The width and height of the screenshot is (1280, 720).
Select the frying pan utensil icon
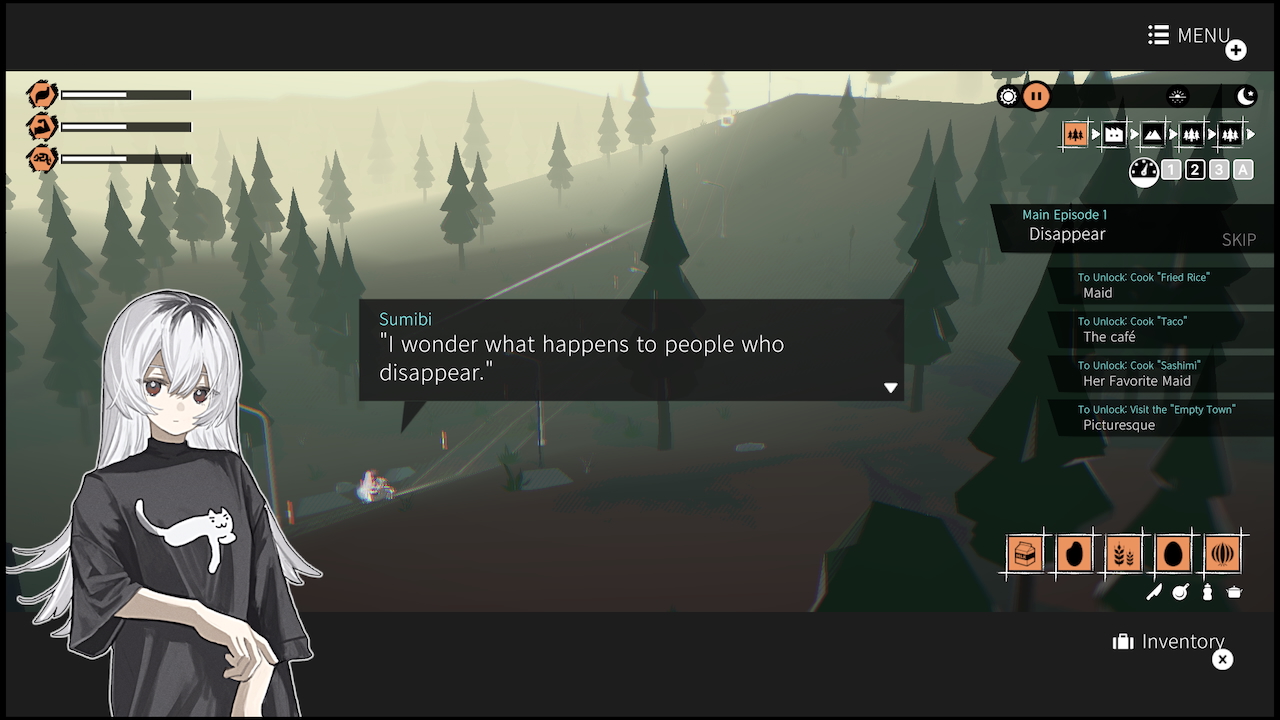(x=1181, y=592)
